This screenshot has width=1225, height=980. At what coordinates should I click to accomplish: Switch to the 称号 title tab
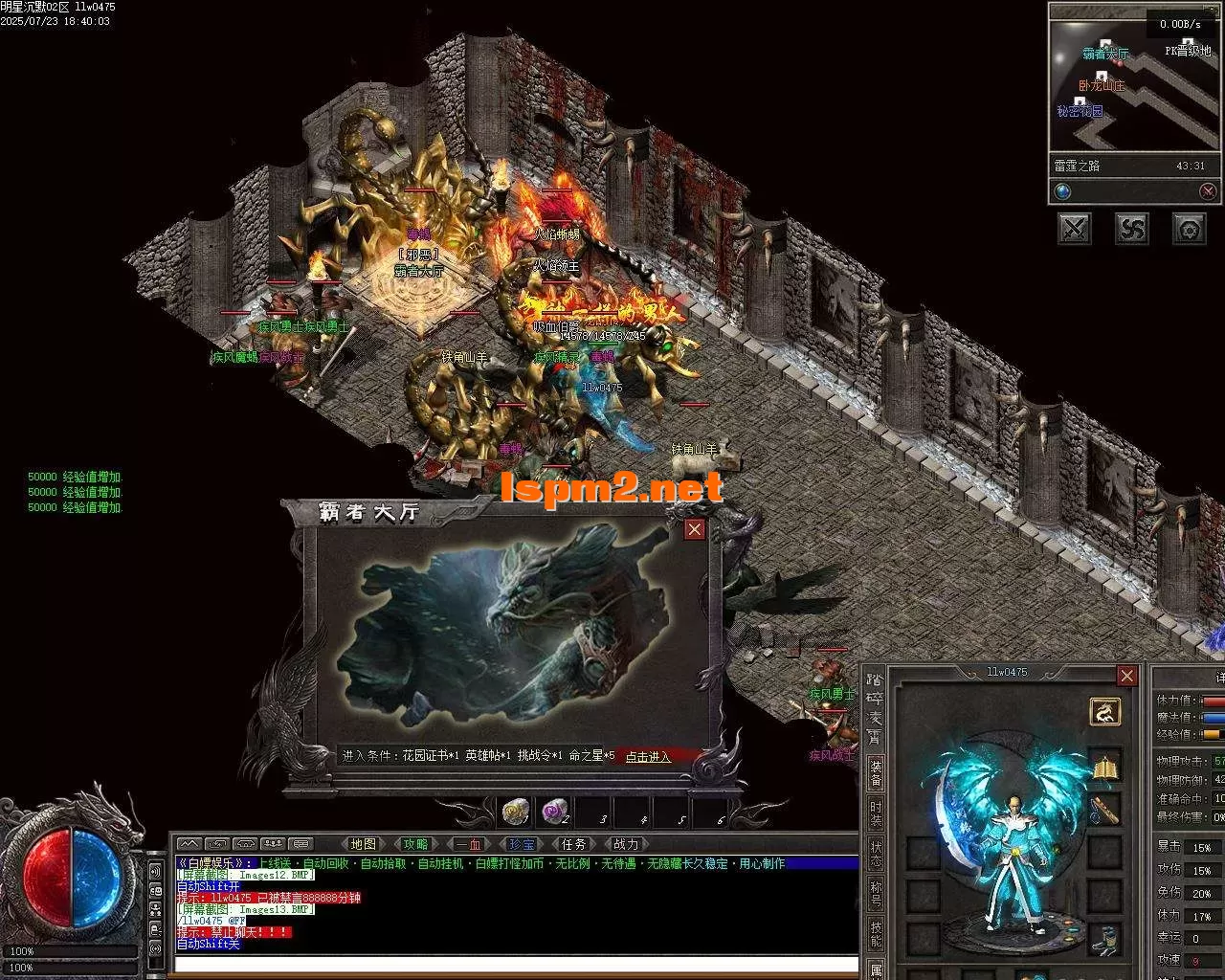(x=876, y=894)
